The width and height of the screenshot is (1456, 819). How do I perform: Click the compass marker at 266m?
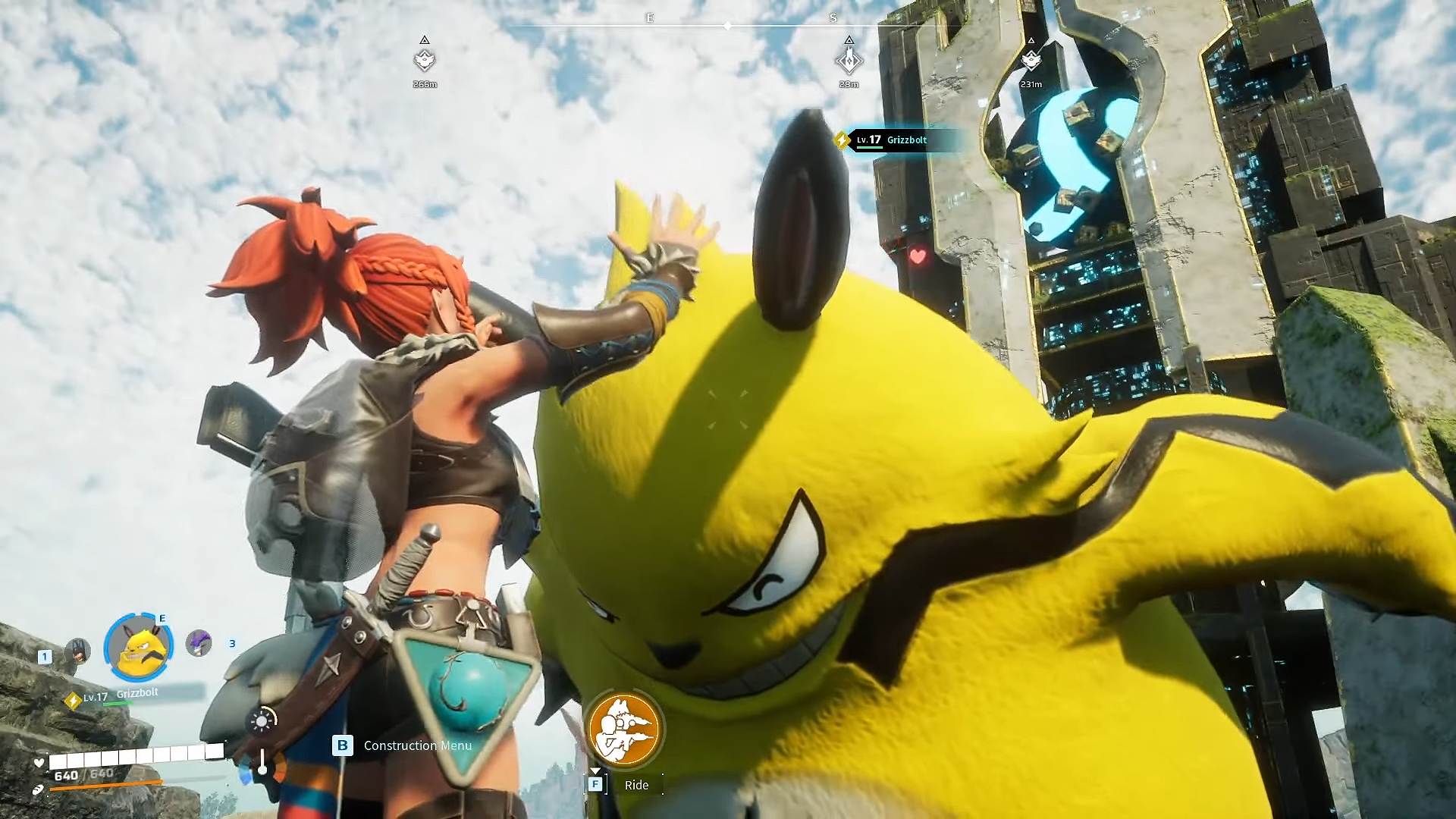[x=425, y=59]
